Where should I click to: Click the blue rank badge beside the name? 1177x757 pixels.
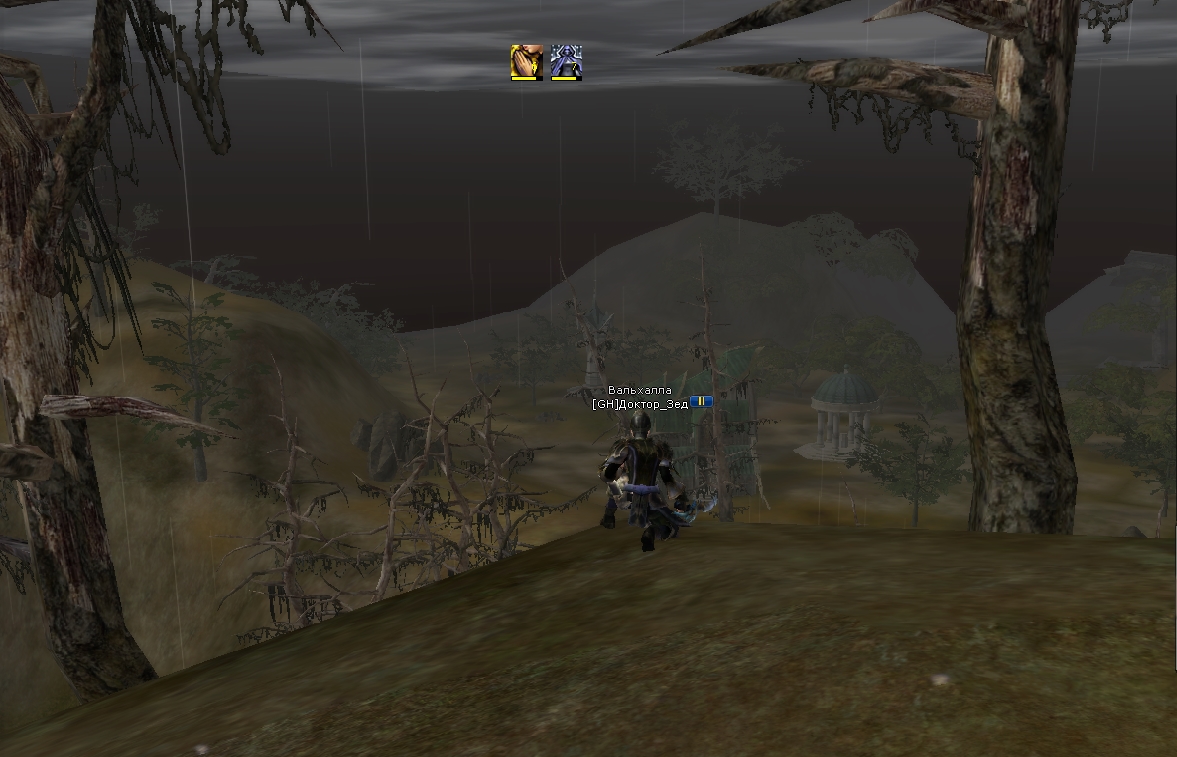(x=701, y=401)
